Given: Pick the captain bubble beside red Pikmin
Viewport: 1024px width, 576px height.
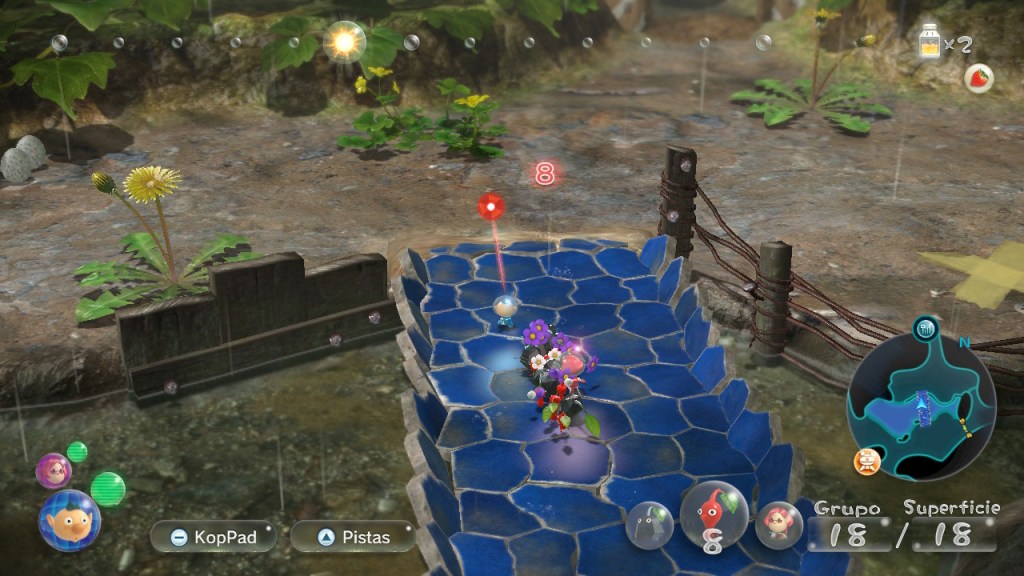Looking at the screenshot, I should pos(778,525).
